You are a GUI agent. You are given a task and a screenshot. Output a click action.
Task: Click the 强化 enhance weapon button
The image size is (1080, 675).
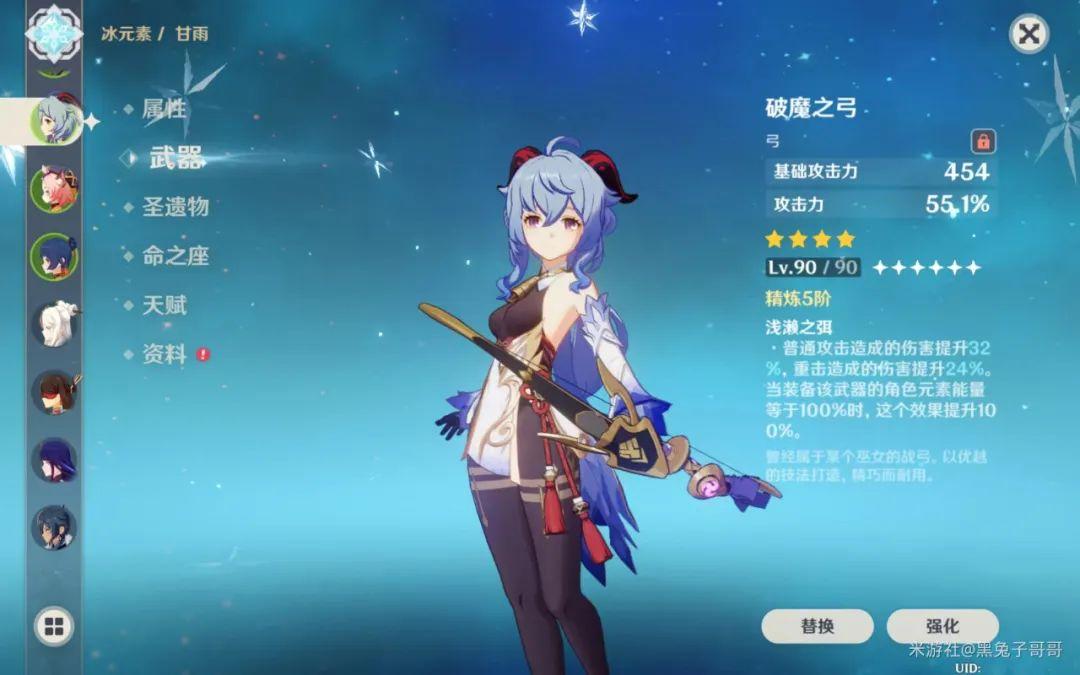(x=942, y=626)
